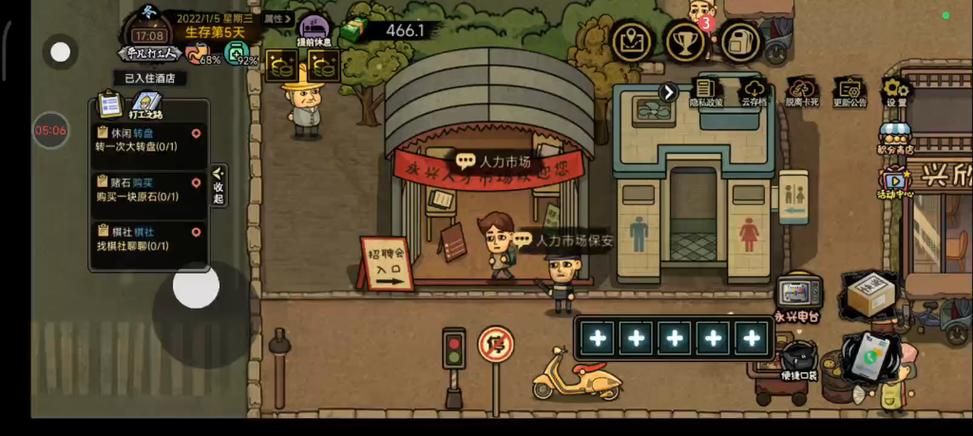The height and width of the screenshot is (436, 973).
Task: Enter the 积分商店 points shop
Action: pos(895,139)
